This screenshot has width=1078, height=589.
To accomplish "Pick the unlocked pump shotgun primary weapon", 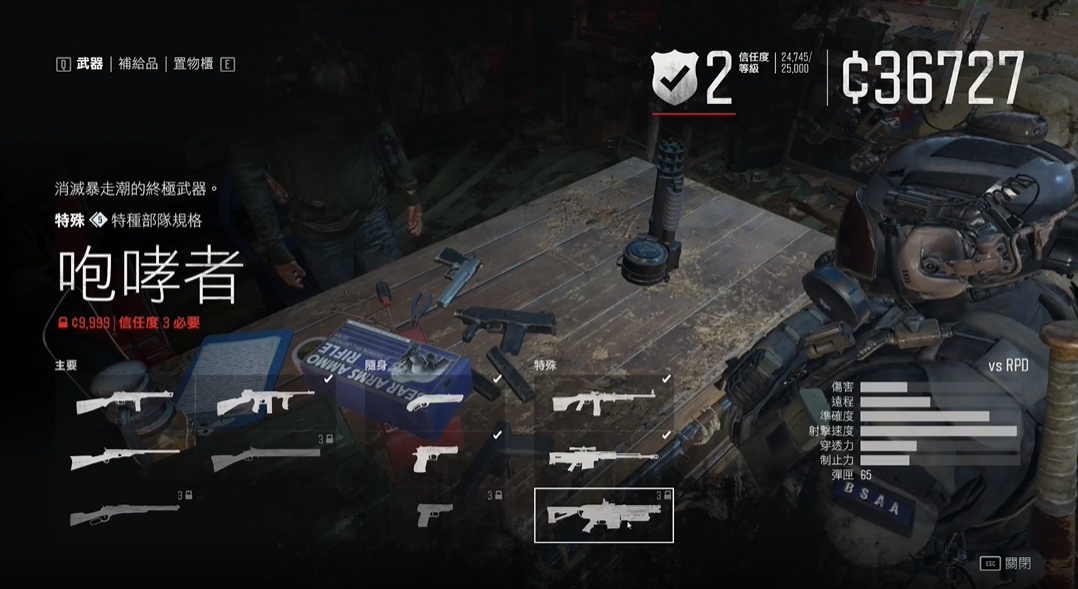I will coord(125,458).
